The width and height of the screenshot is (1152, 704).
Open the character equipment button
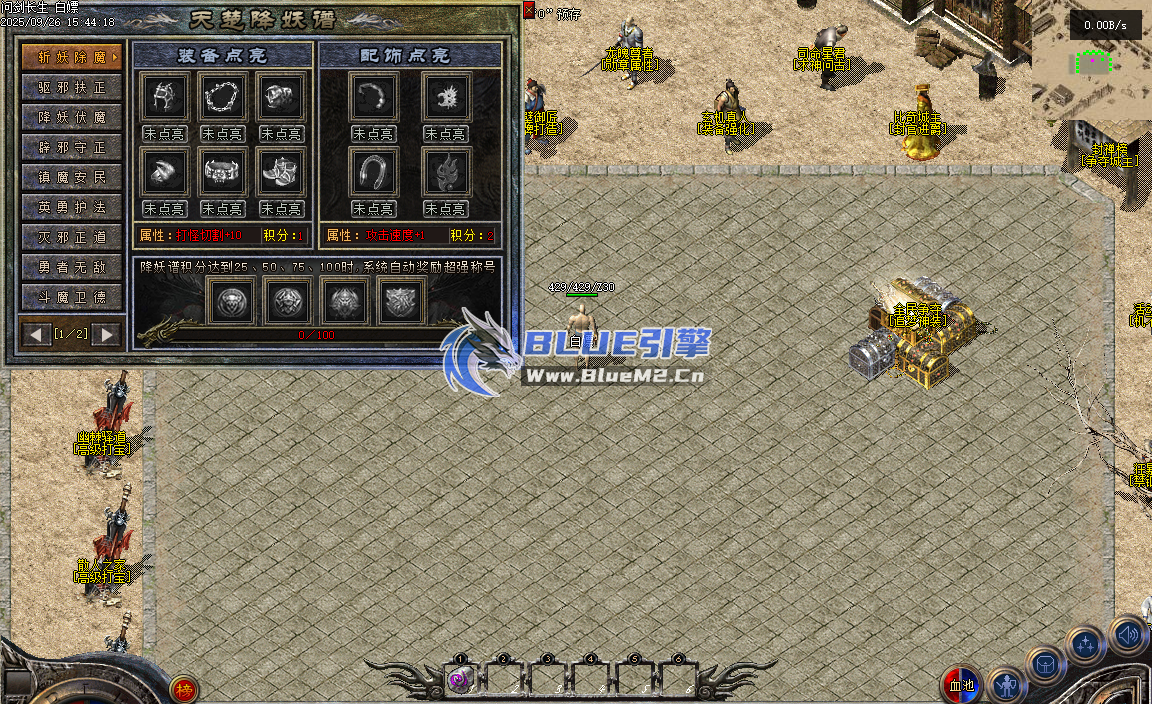pos(1006,686)
